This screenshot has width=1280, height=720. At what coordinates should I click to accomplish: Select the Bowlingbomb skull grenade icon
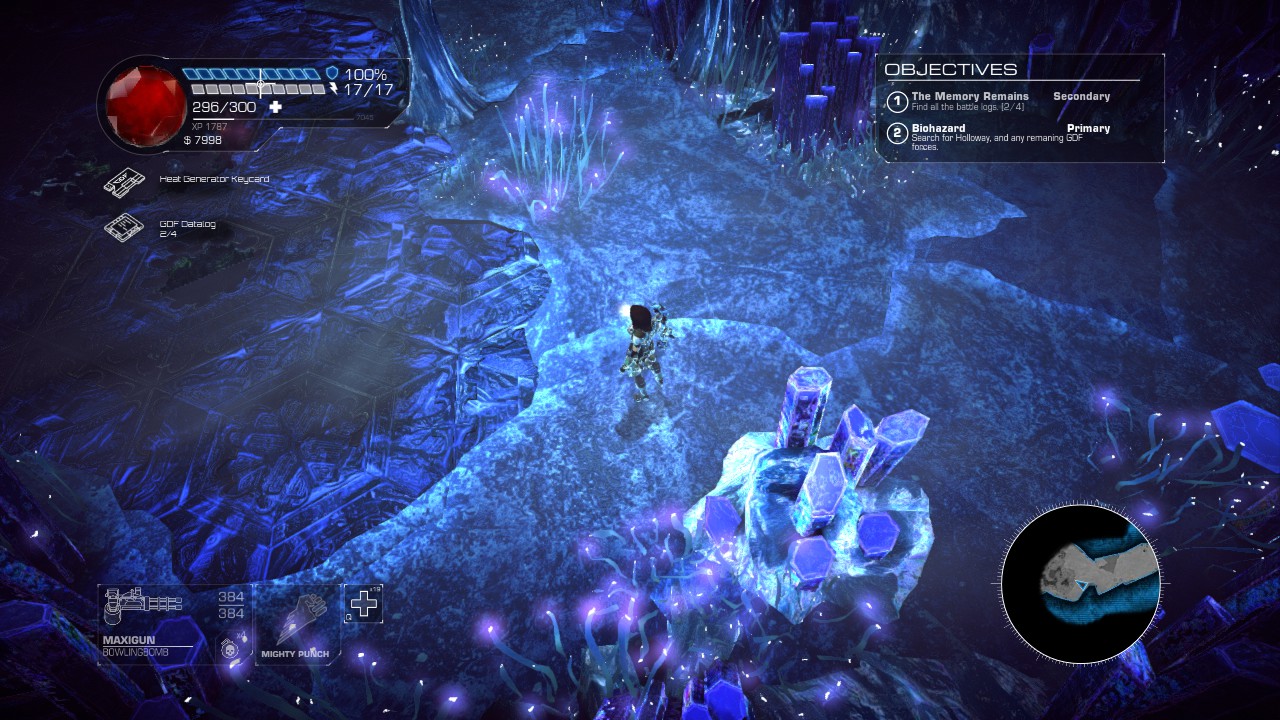229,647
